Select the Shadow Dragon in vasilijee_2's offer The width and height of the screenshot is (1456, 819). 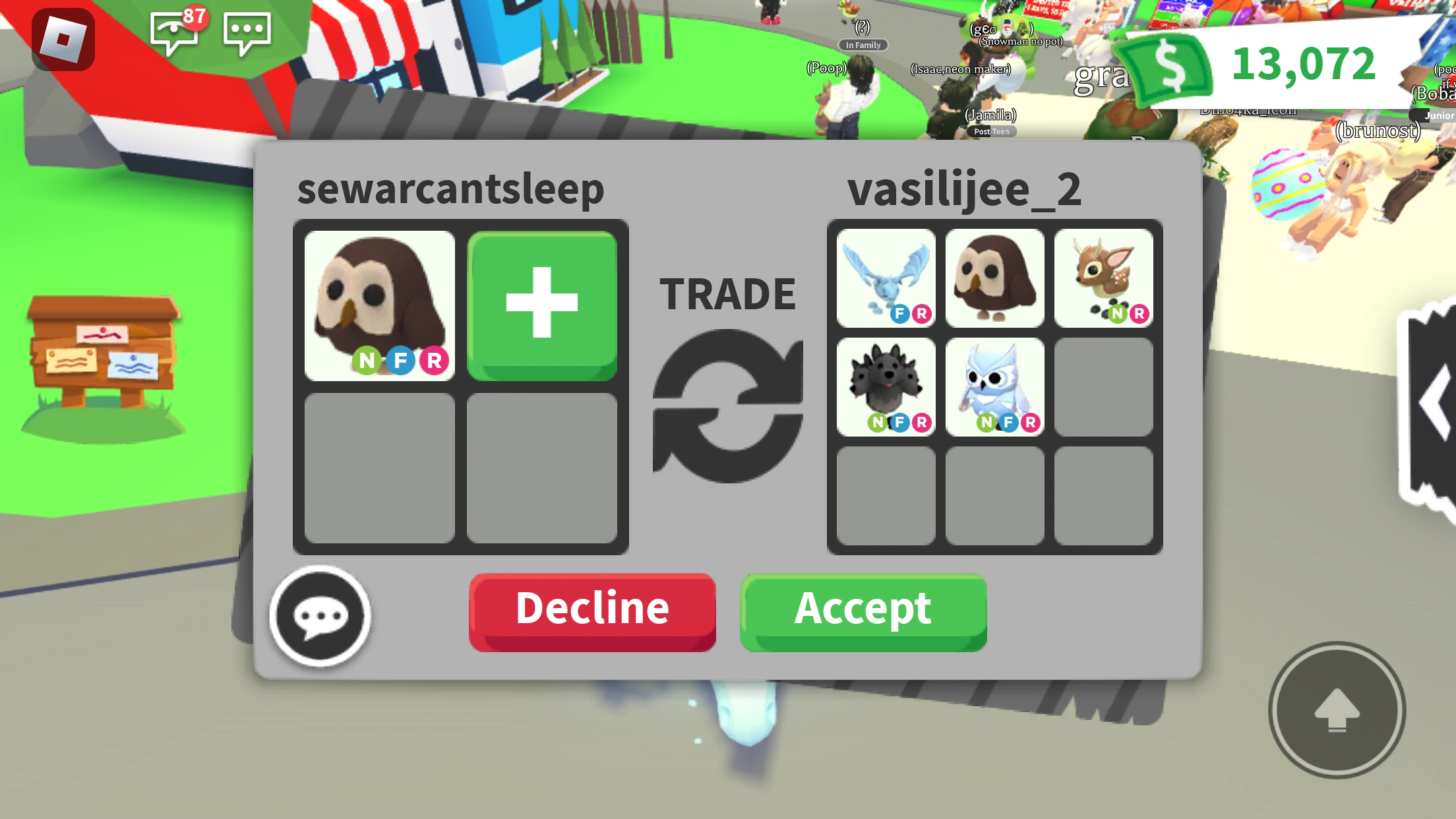coord(886,386)
